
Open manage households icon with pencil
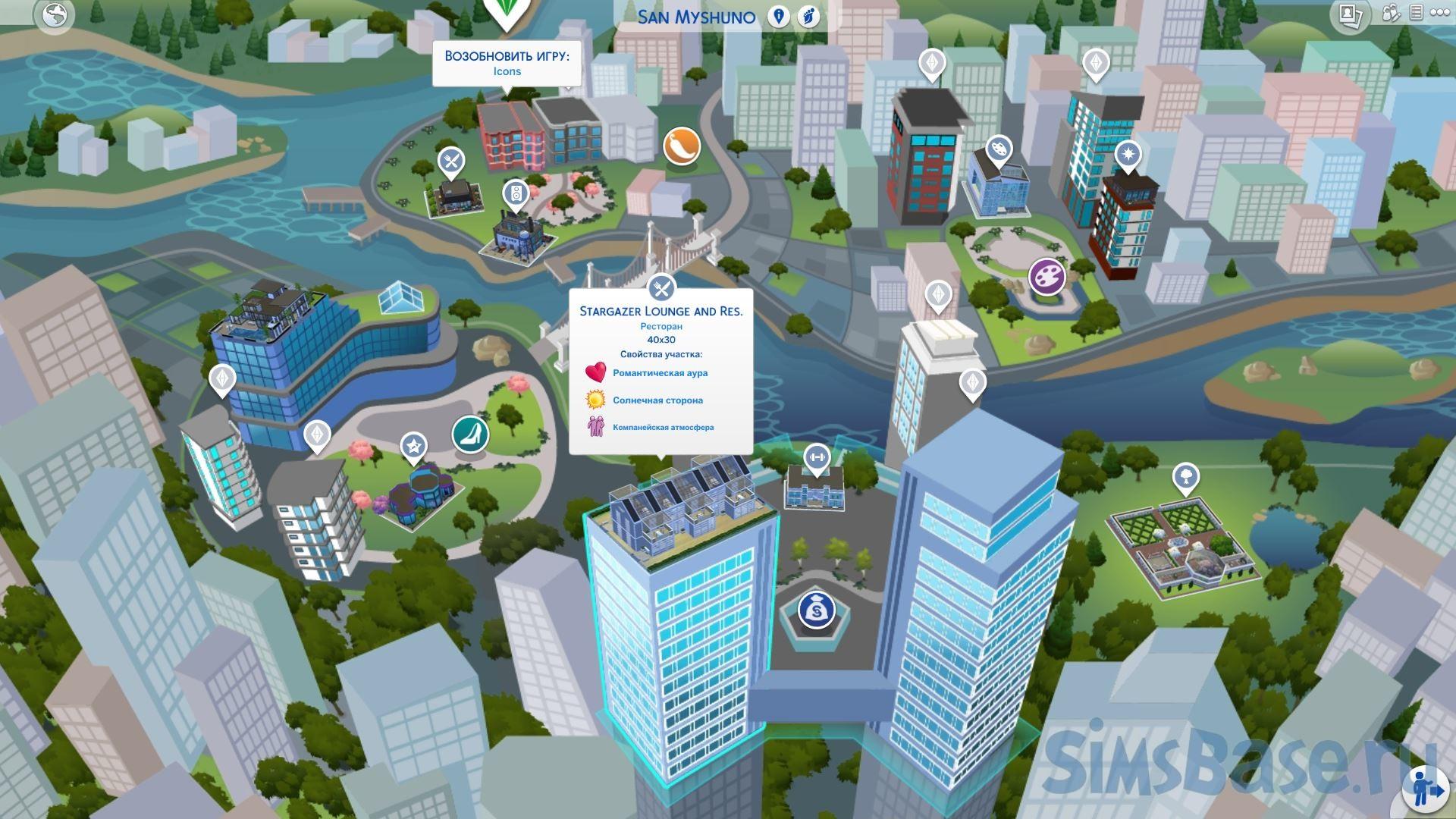click(1391, 14)
